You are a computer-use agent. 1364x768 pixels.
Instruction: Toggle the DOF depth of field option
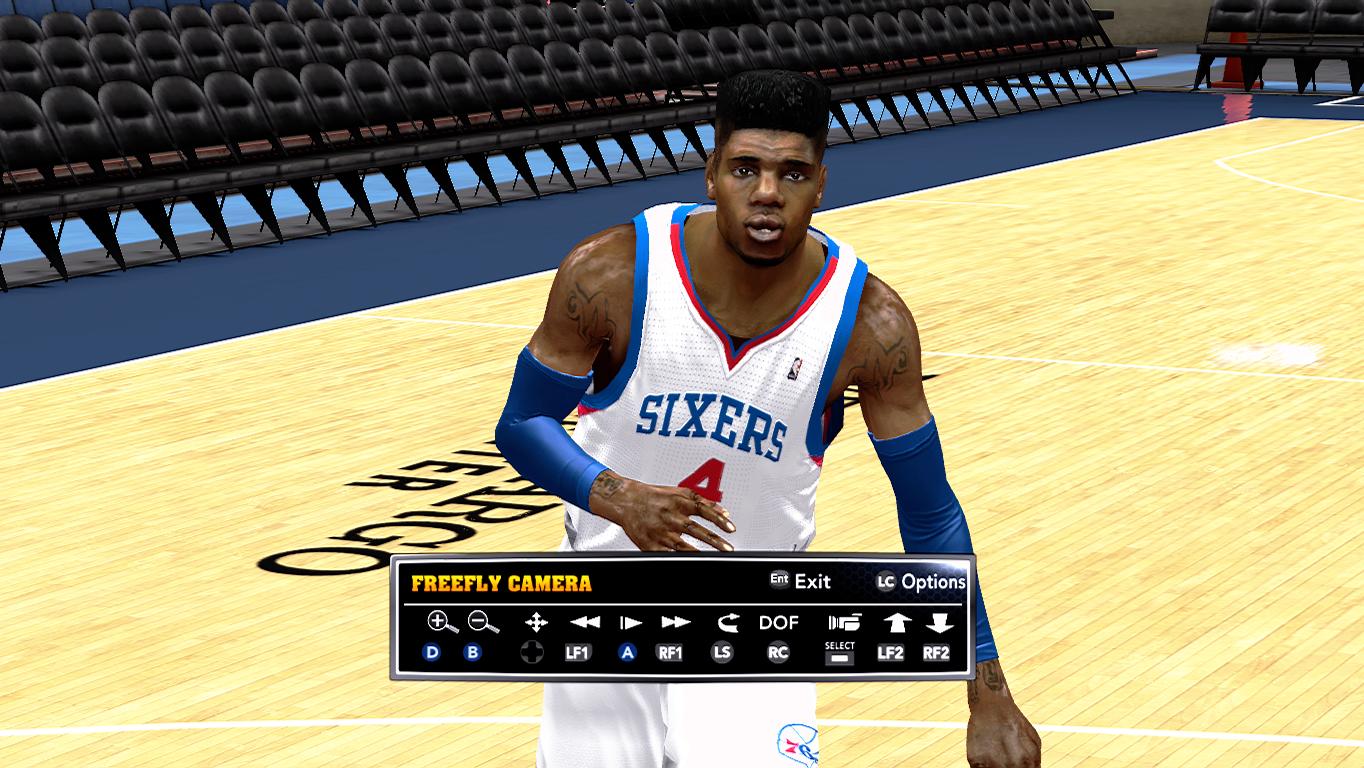coord(778,622)
